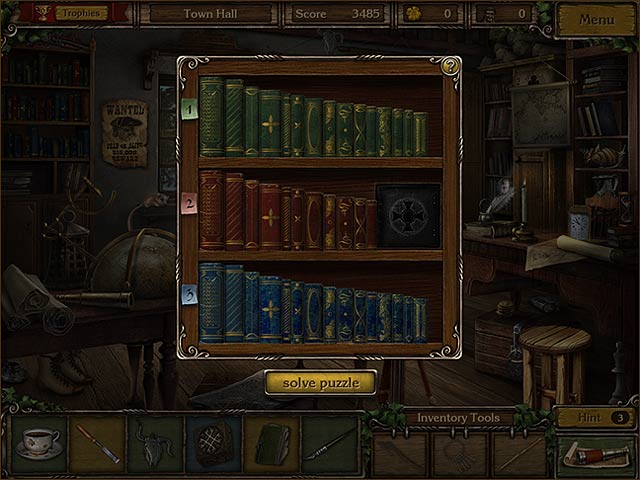Select the first green book on shelf 1
This screenshot has width=640, height=480.
pyautogui.click(x=211, y=118)
